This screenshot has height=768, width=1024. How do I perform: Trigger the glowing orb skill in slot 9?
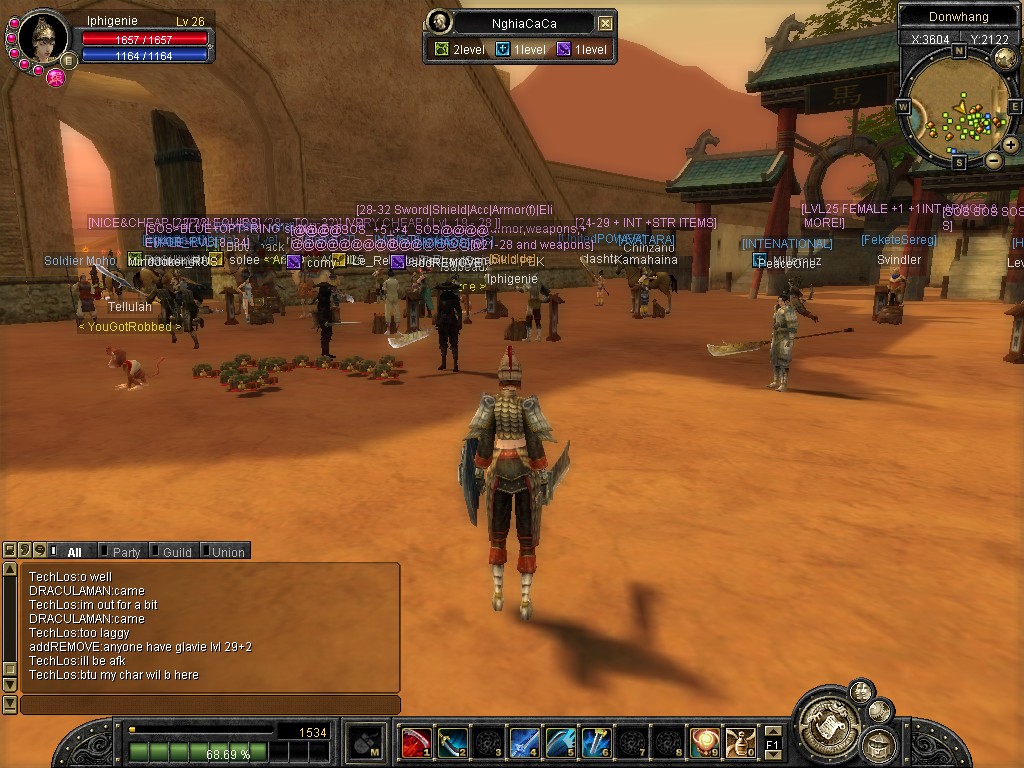(704, 743)
